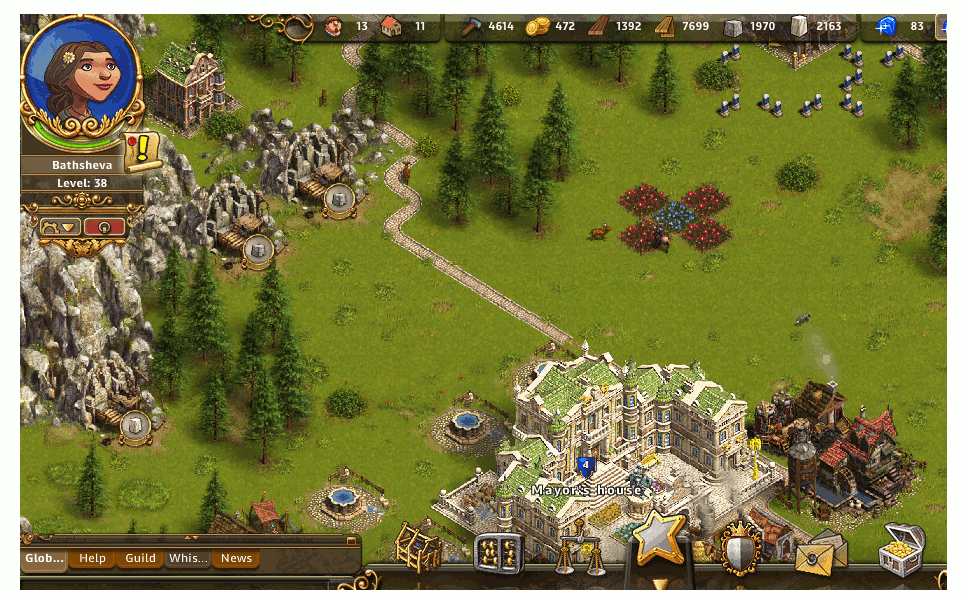The height and width of the screenshot is (603, 965).
Task: Open the star menu
Action: coord(658,540)
